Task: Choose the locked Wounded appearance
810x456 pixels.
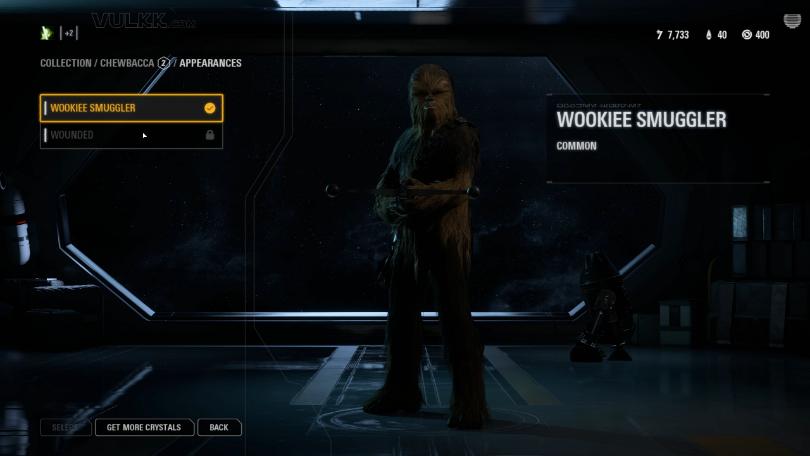Action: (130, 135)
